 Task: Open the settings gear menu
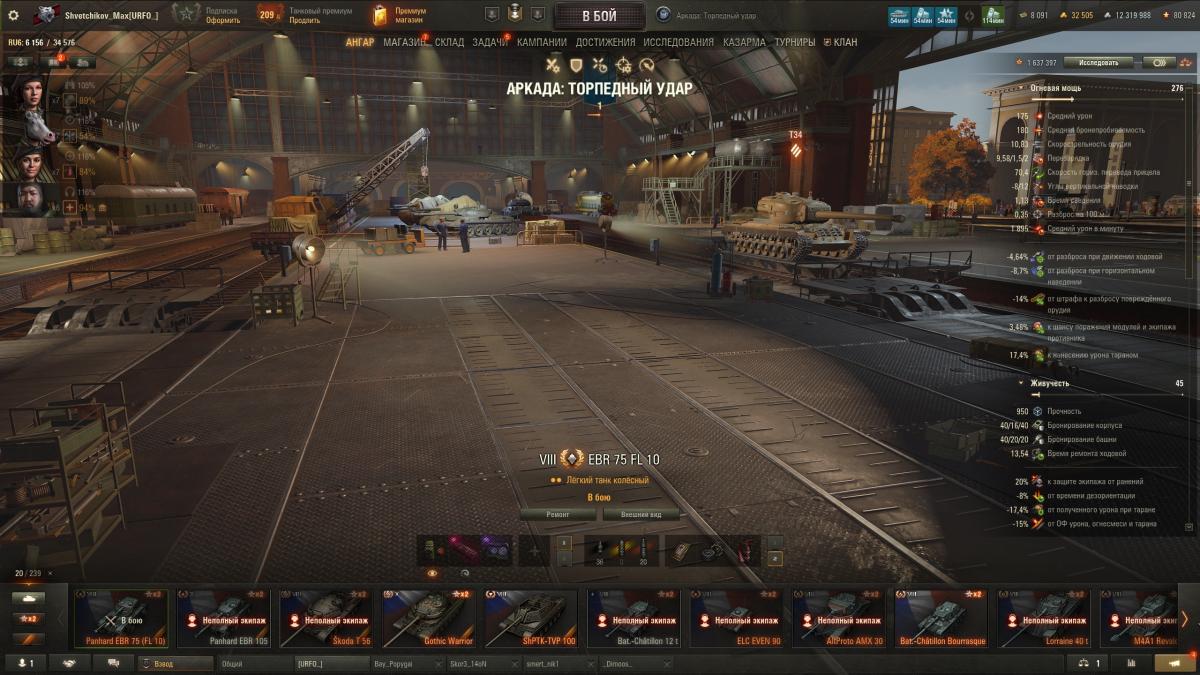[13, 15]
